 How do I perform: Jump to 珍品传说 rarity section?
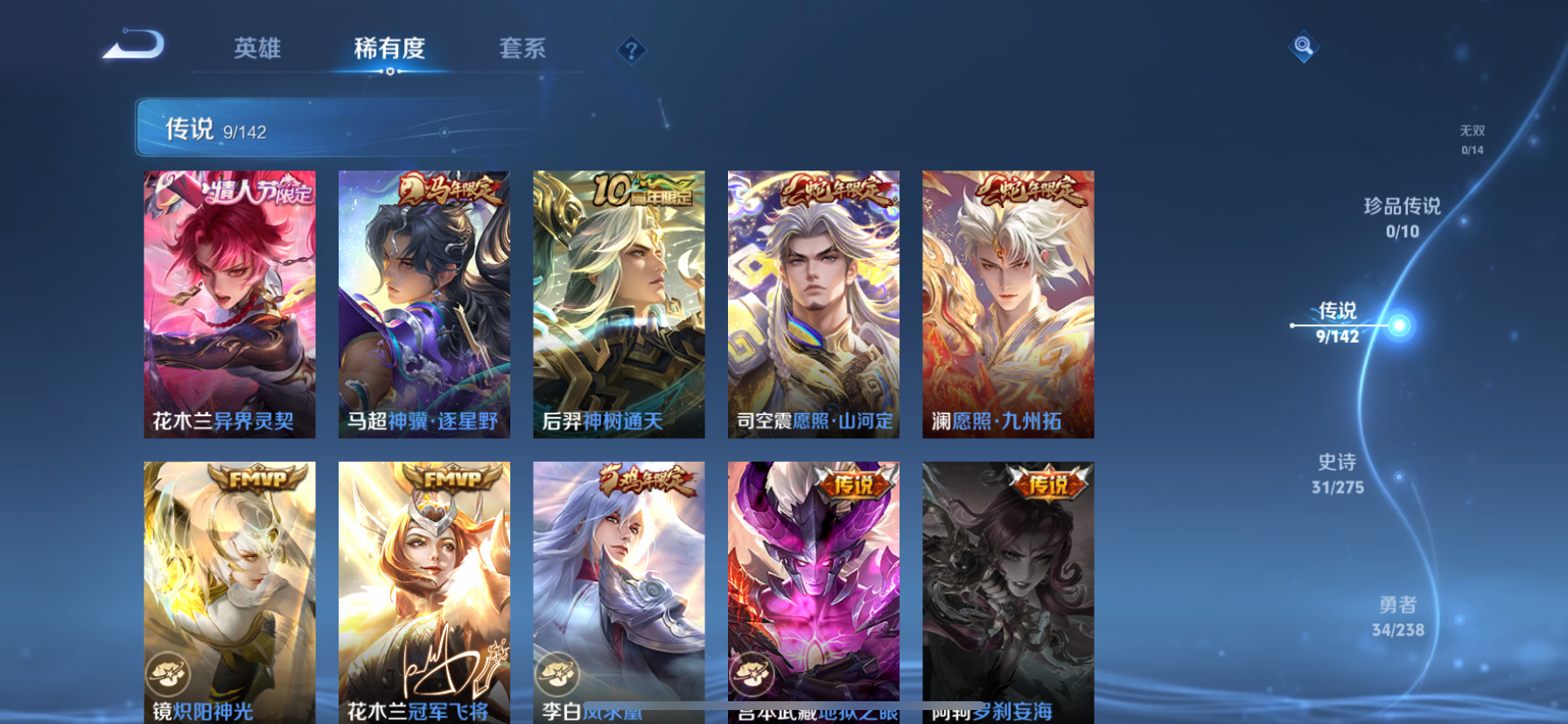[1402, 217]
